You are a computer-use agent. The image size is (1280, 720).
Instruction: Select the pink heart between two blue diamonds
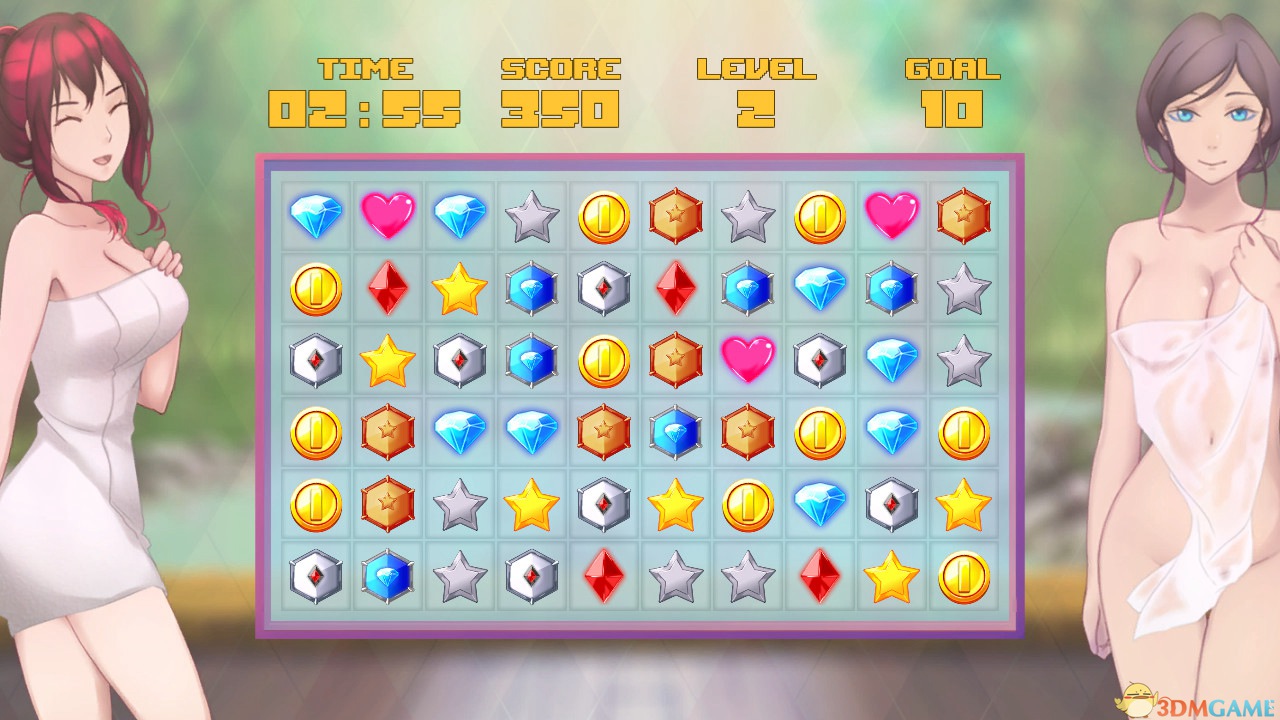pos(388,216)
